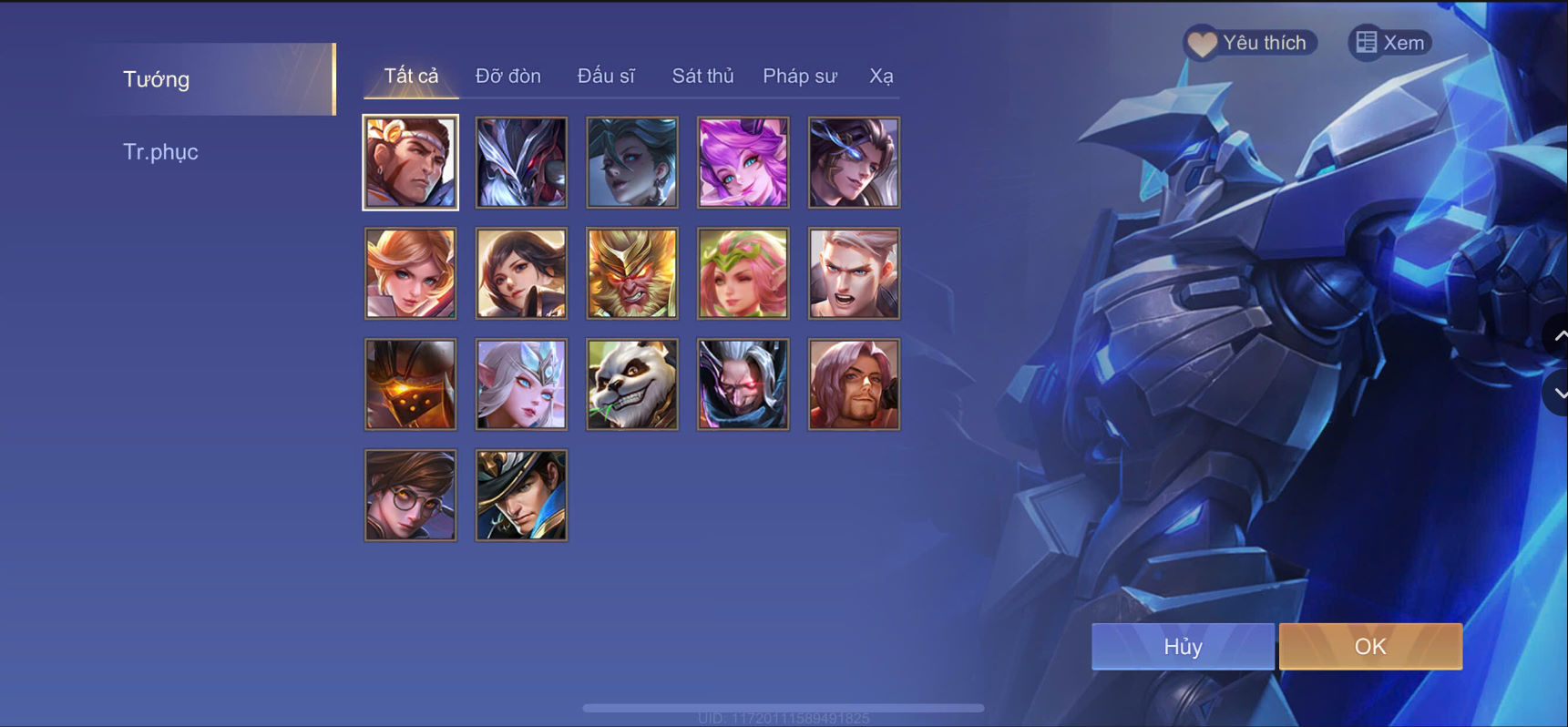Select the grinning panda hero portrait
The width and height of the screenshot is (1568, 727).
pos(631,384)
